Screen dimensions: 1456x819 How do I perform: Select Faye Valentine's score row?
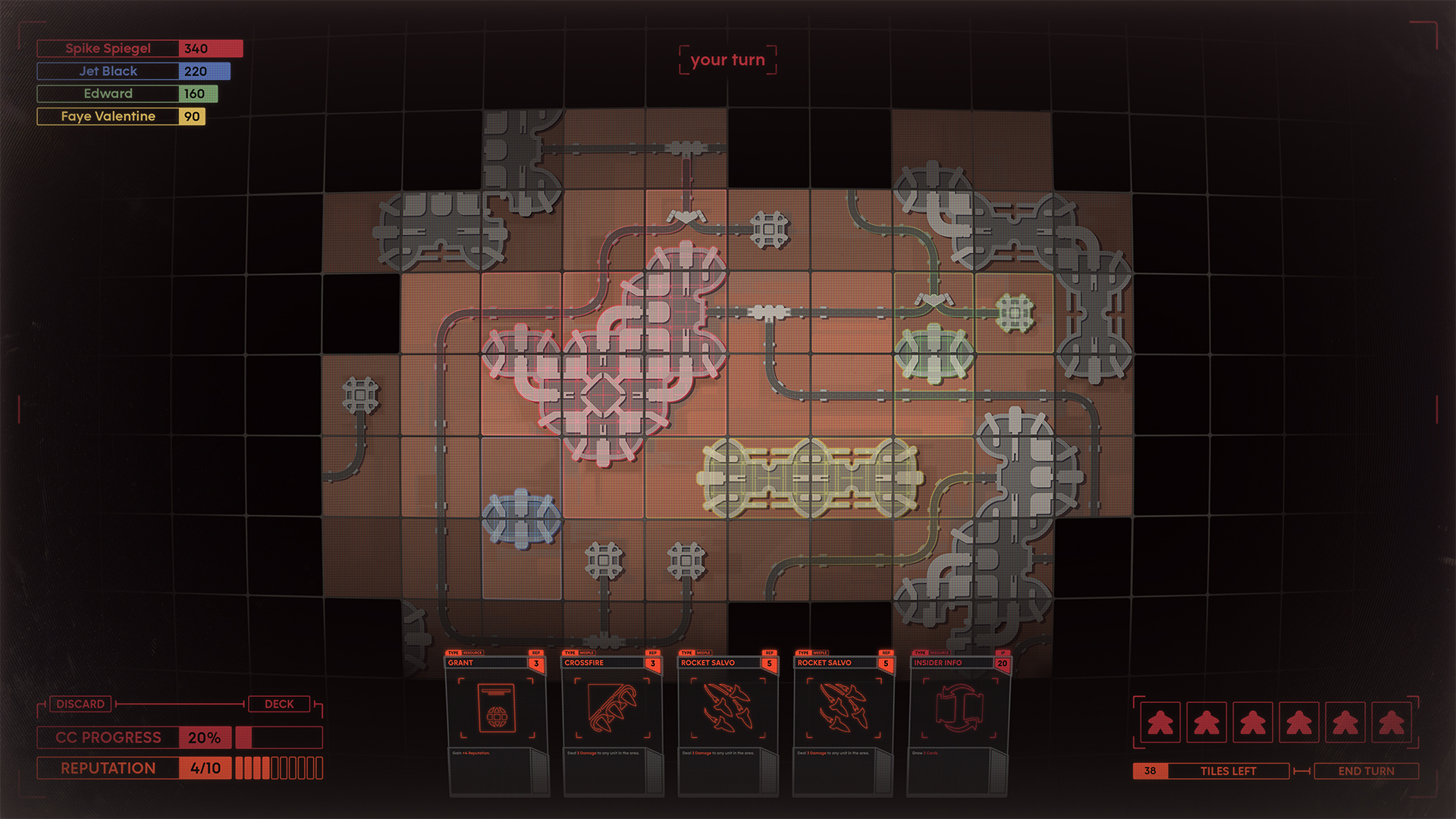coord(121,117)
